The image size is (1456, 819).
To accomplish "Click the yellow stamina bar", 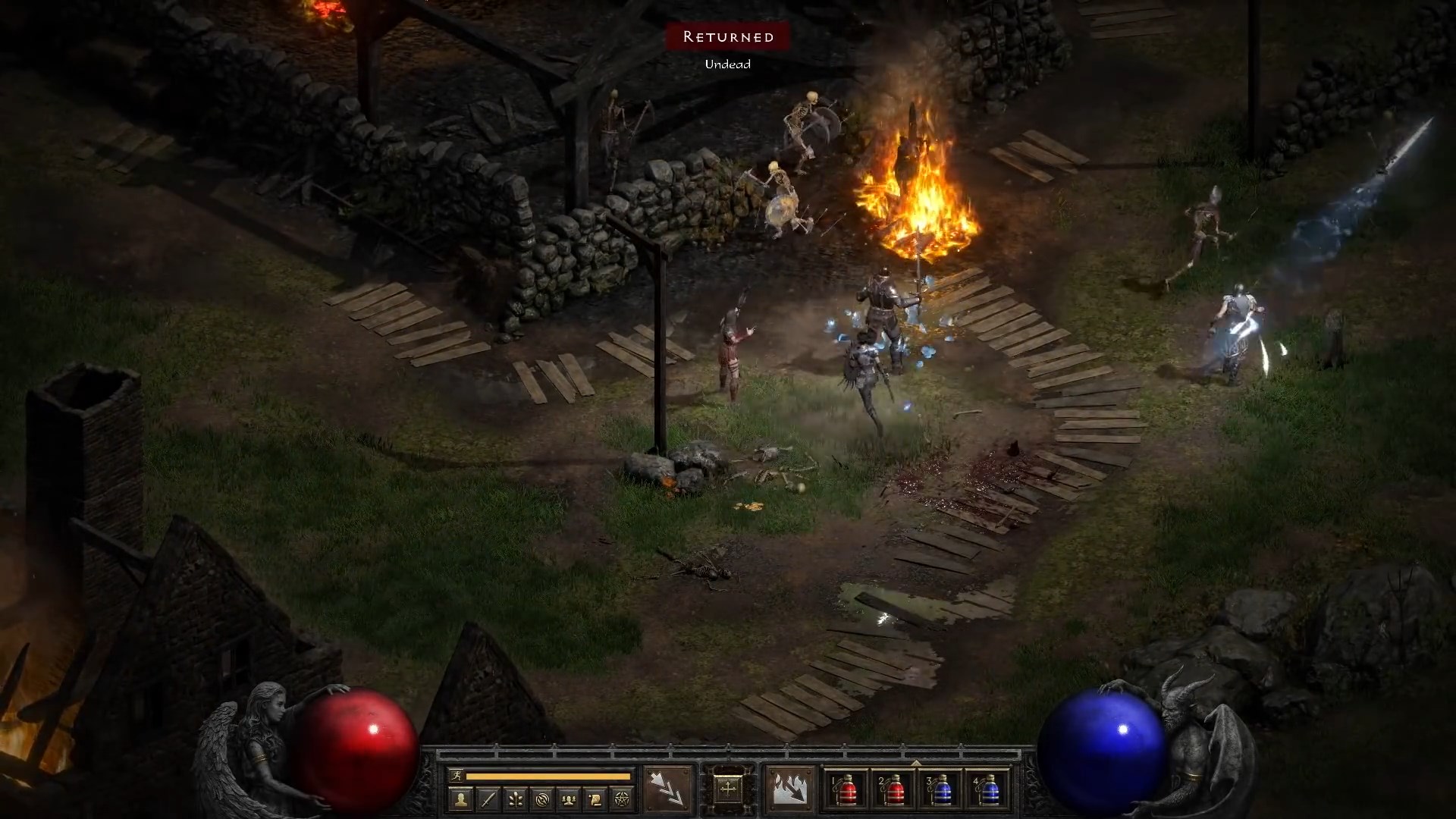I will coord(547,775).
